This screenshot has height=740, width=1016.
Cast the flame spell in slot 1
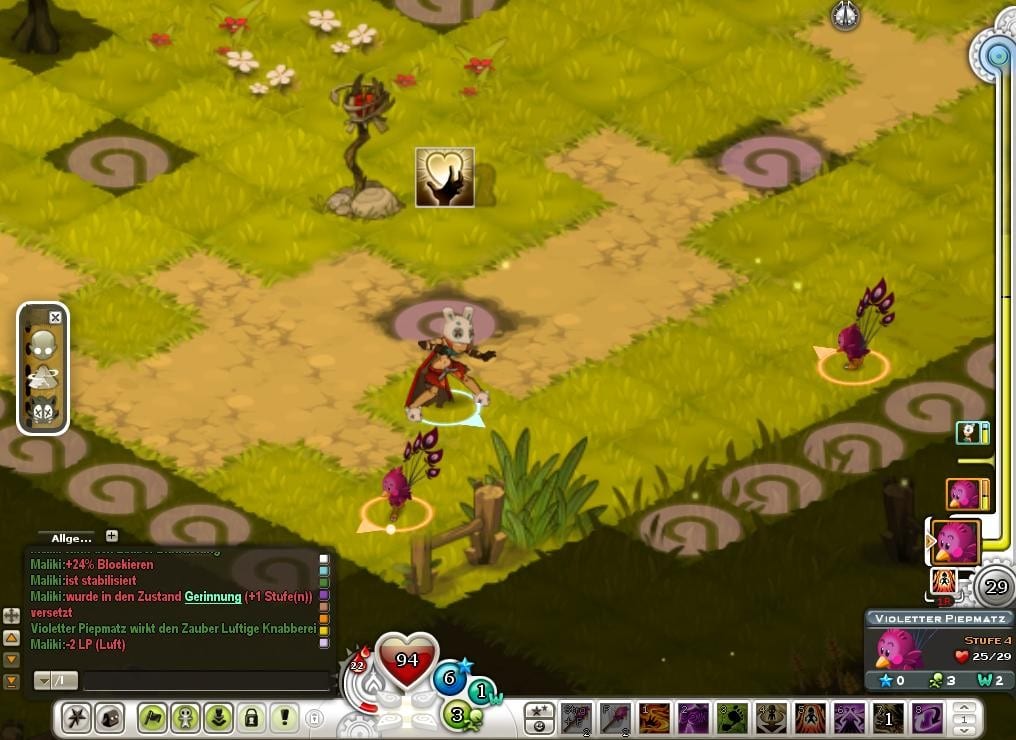point(654,718)
